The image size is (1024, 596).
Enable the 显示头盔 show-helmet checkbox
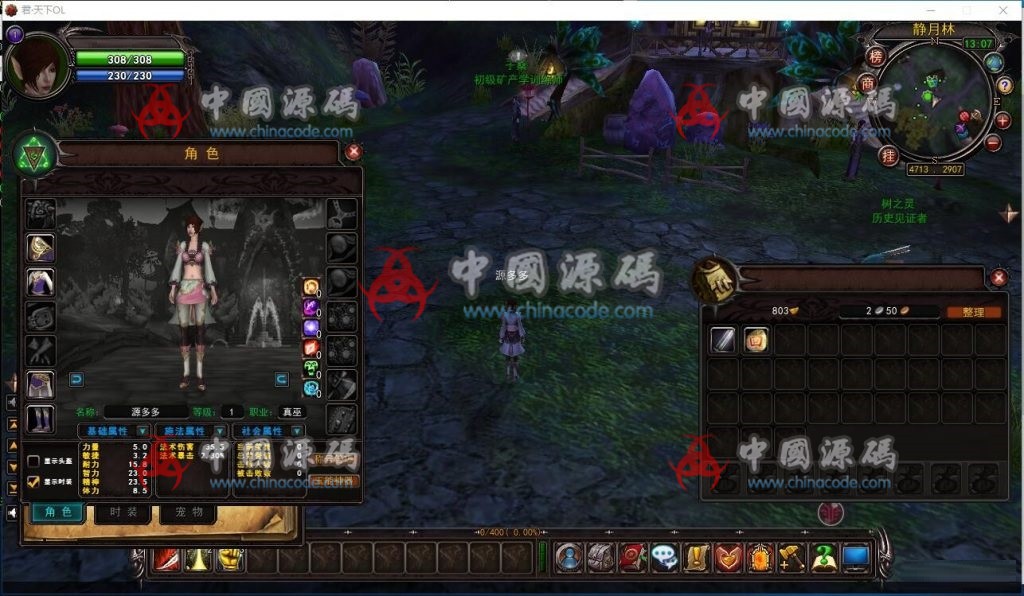(34, 461)
